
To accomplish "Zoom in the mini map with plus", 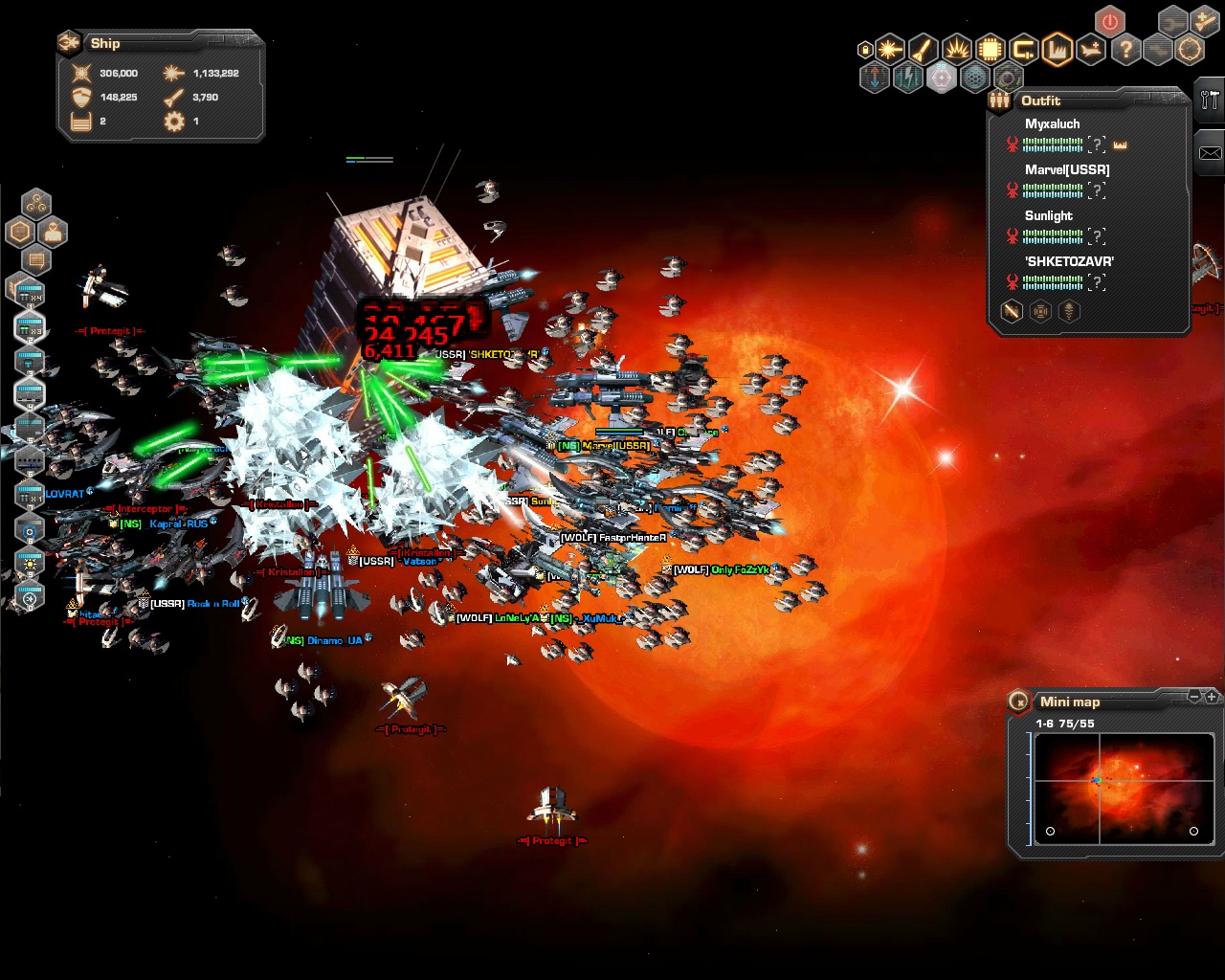I will 1212,697.
